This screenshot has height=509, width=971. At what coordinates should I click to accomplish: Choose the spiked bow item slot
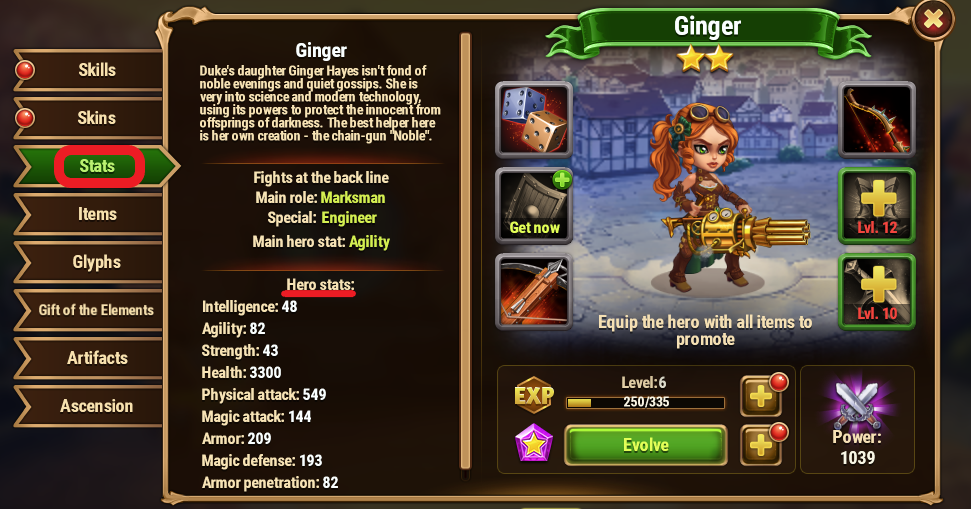point(876,120)
